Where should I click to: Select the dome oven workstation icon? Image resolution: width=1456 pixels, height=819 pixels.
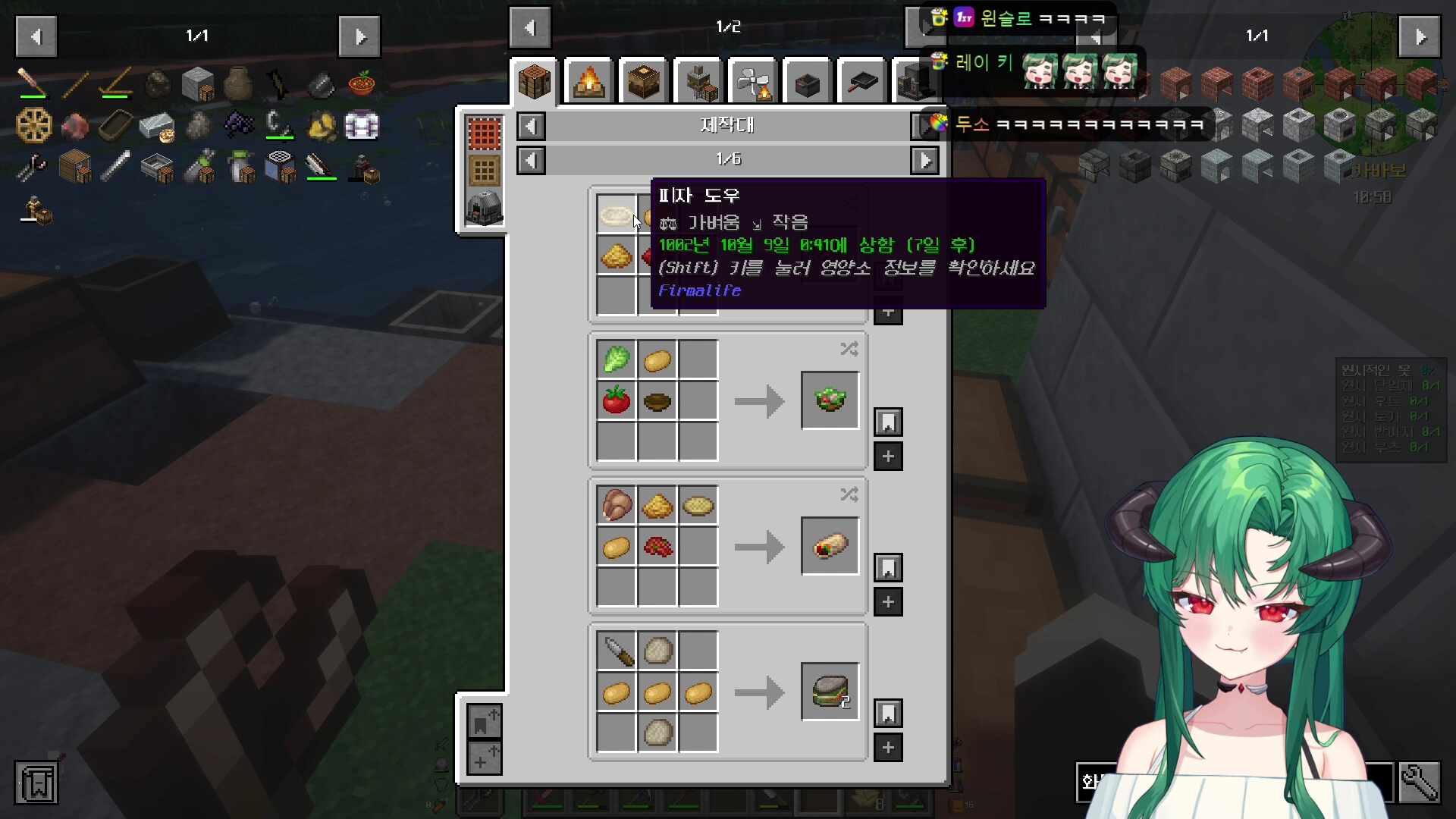484,207
